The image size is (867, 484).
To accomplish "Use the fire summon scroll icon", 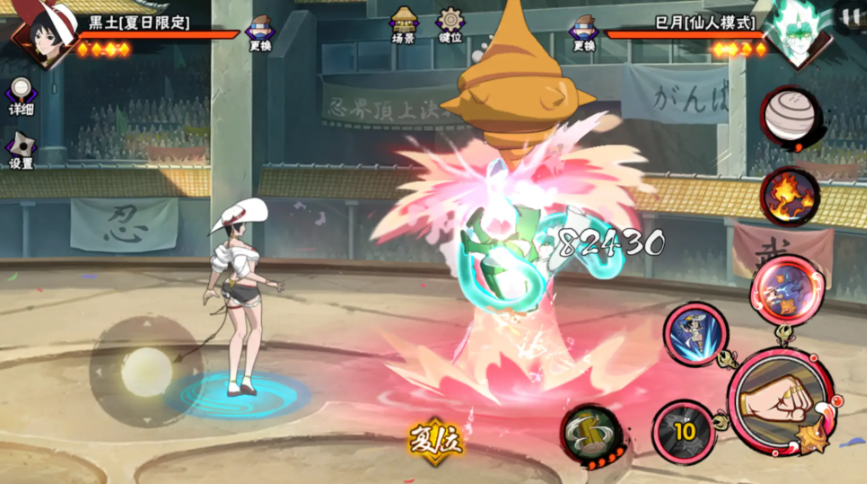I will [x=790, y=197].
